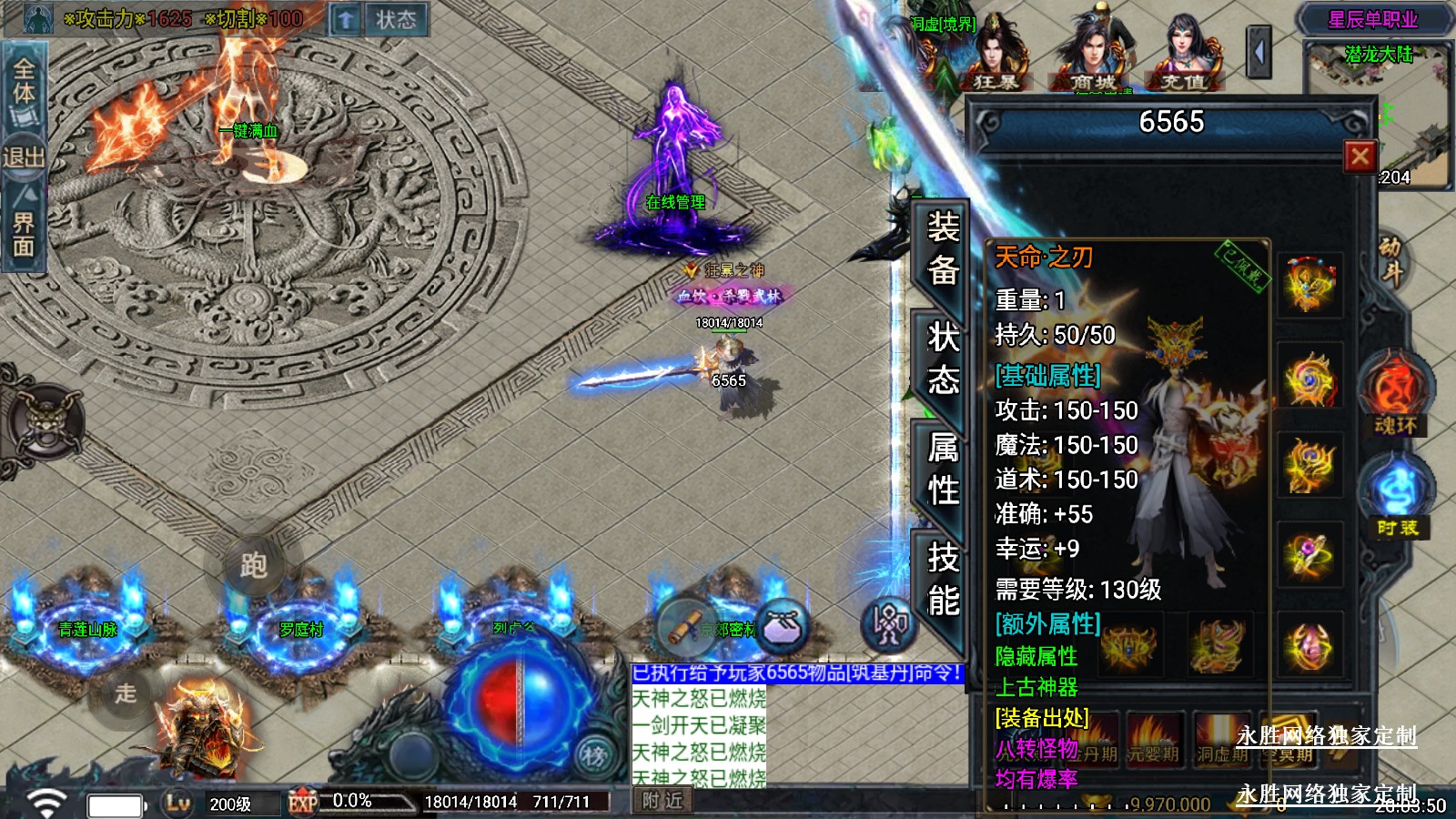Toggle 跑 run mode
Image resolution: width=1456 pixels, height=819 pixels.
tap(253, 565)
